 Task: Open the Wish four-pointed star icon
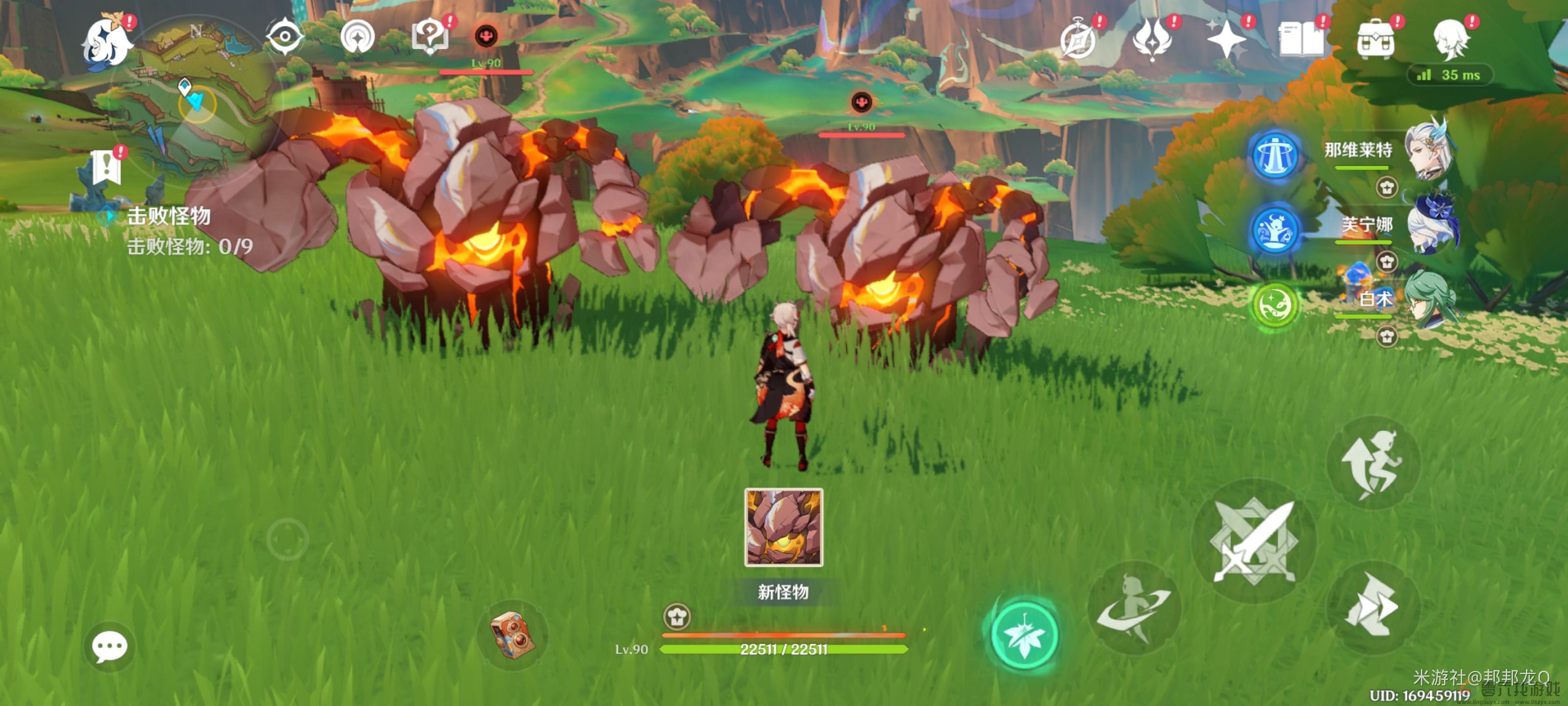pos(1226,40)
